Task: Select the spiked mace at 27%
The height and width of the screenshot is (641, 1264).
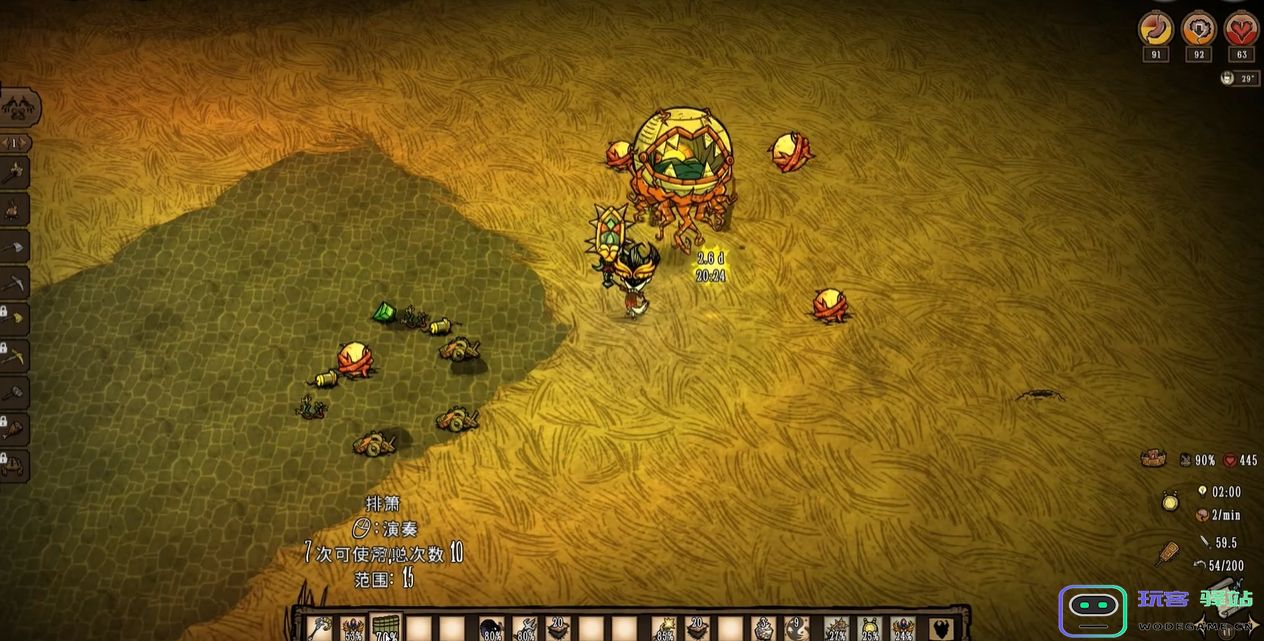Action: 837,627
